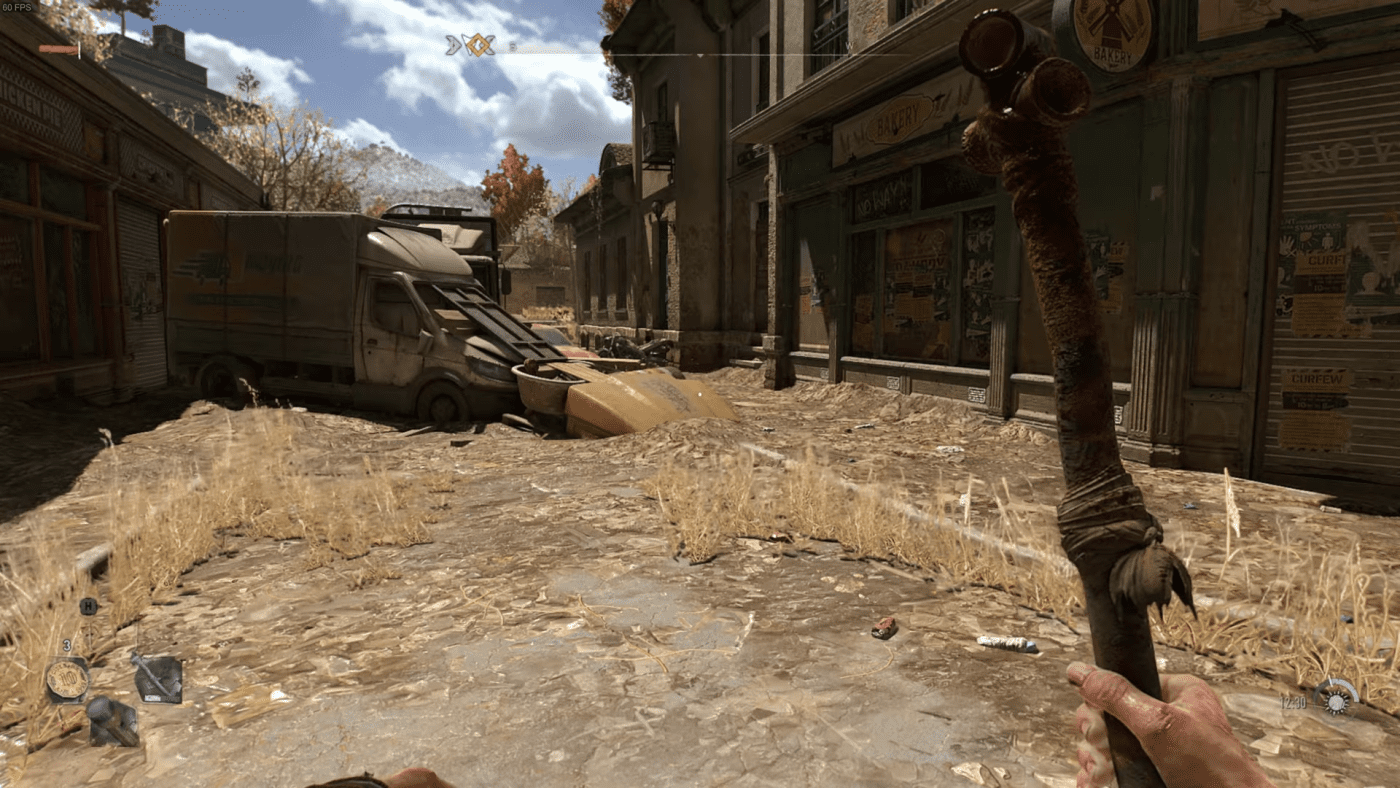Click the 12:30 time label

[1294, 703]
